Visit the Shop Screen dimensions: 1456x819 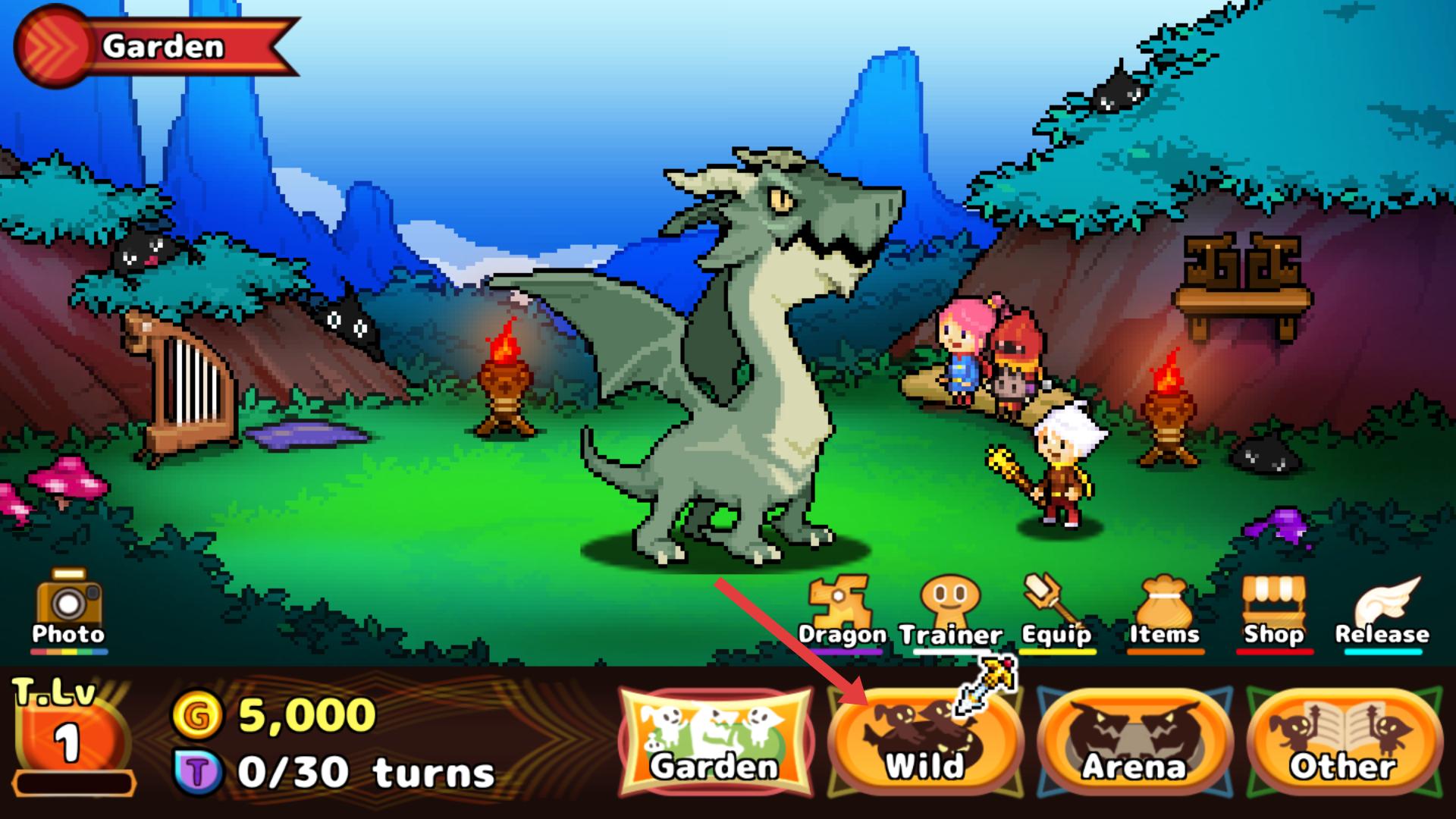[x=1273, y=613]
